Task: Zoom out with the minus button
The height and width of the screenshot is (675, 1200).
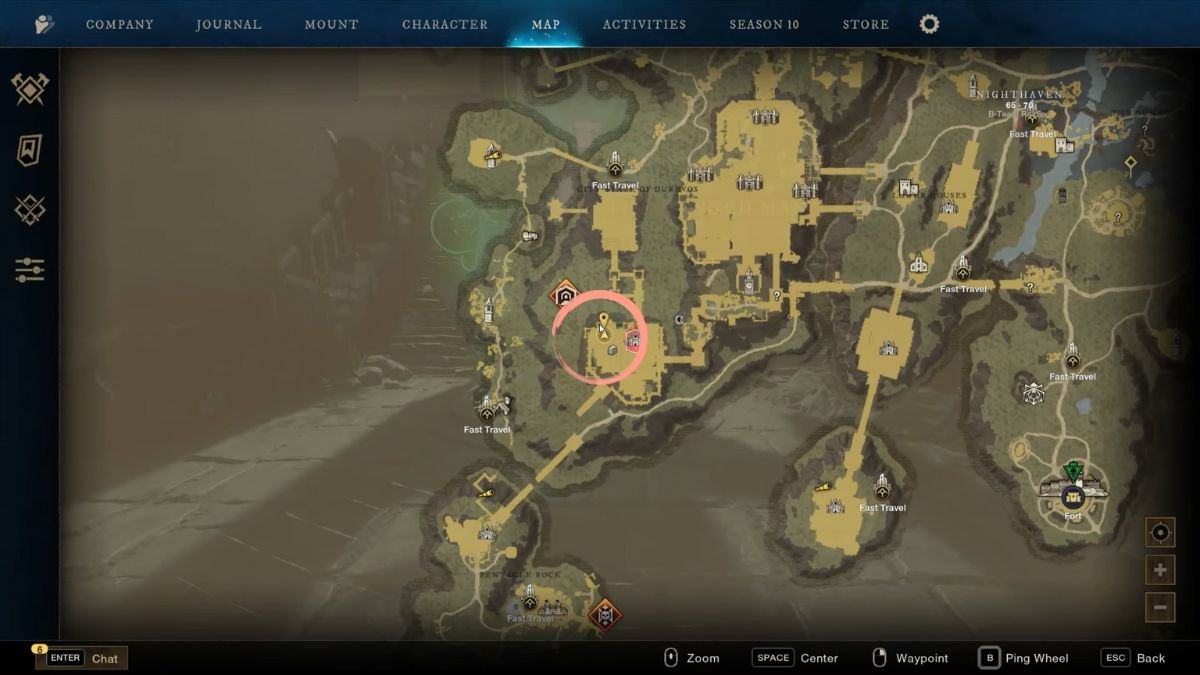Action: [x=1160, y=606]
